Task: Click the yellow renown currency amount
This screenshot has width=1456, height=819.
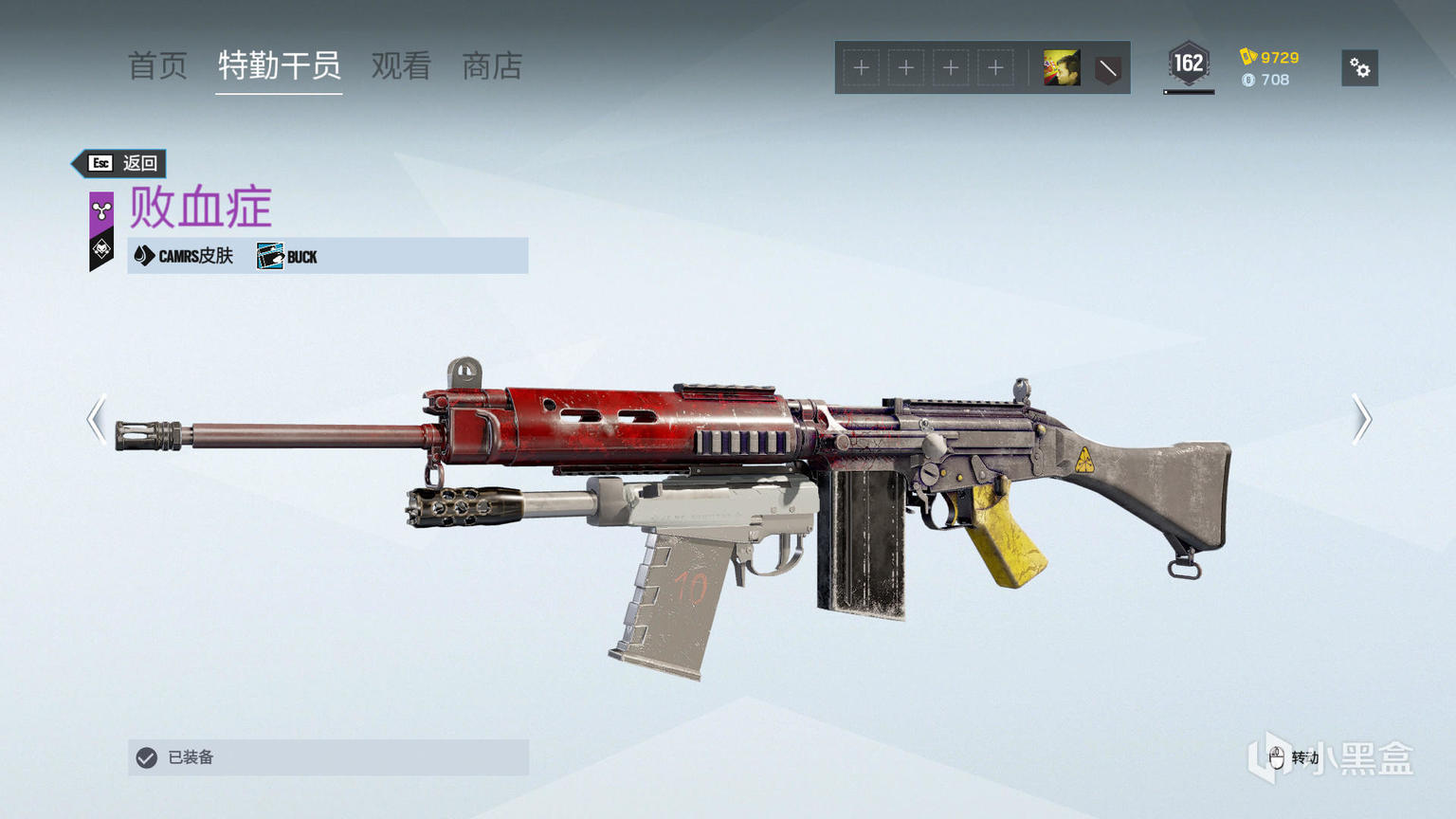Action: point(1270,57)
